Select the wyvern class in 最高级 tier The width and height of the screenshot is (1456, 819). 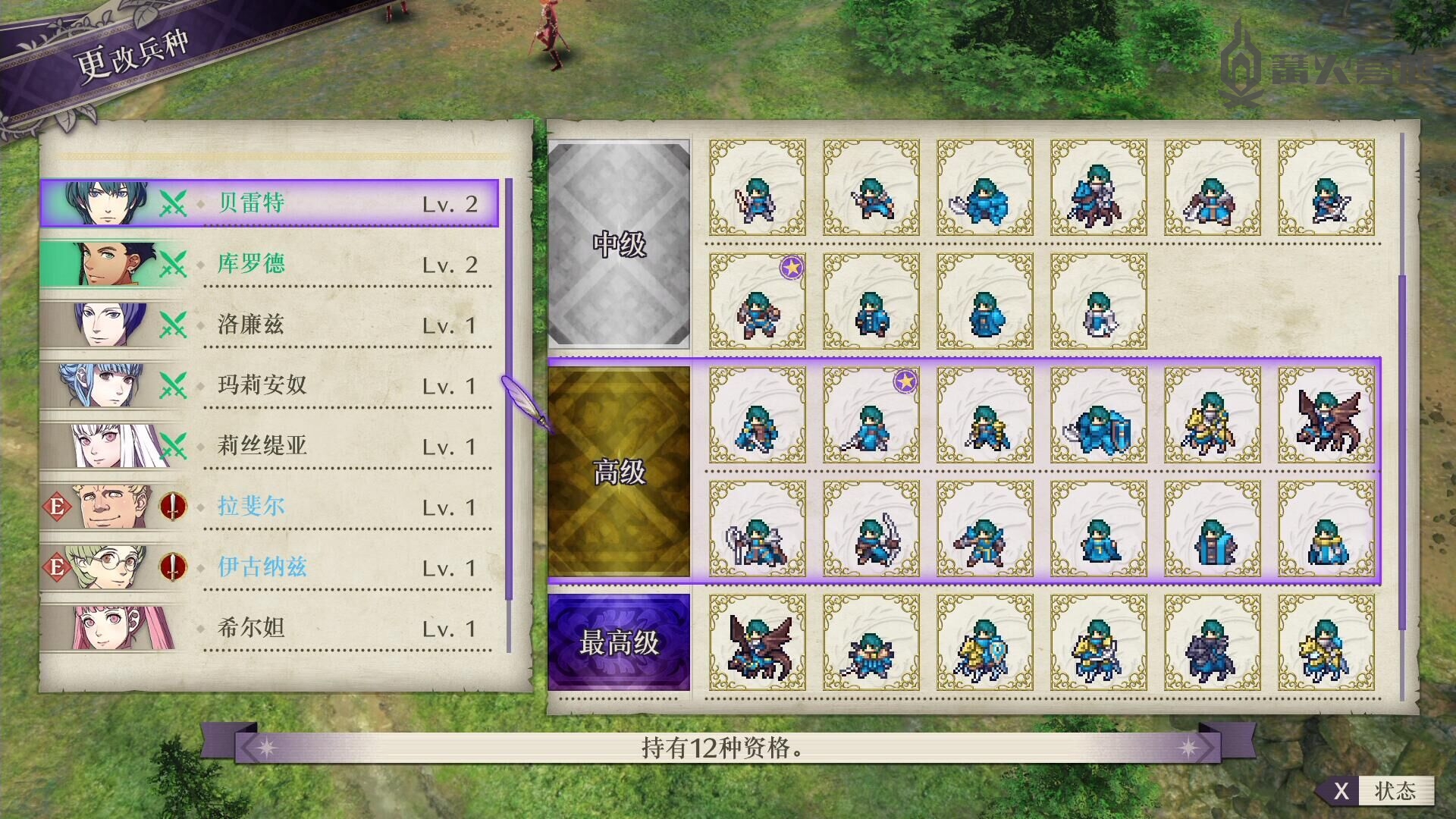click(757, 643)
